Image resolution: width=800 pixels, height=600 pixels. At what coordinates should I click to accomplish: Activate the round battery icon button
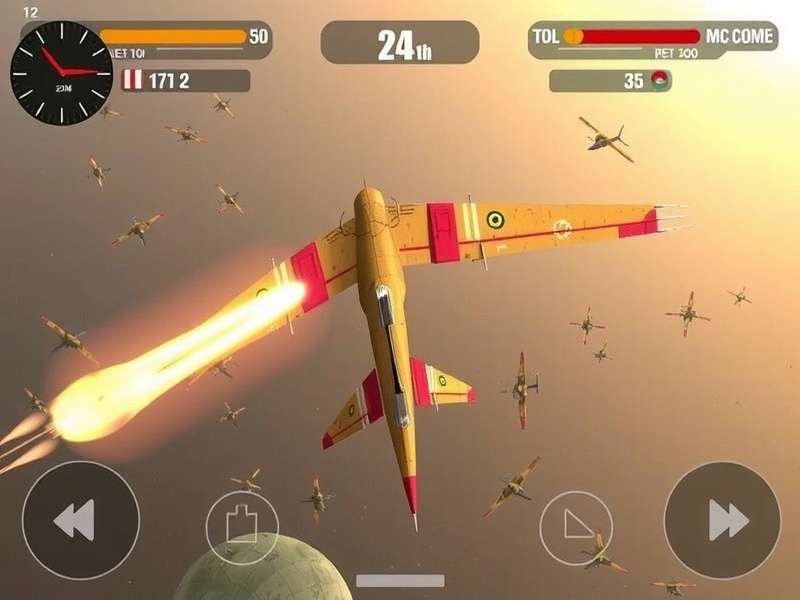pos(242,526)
